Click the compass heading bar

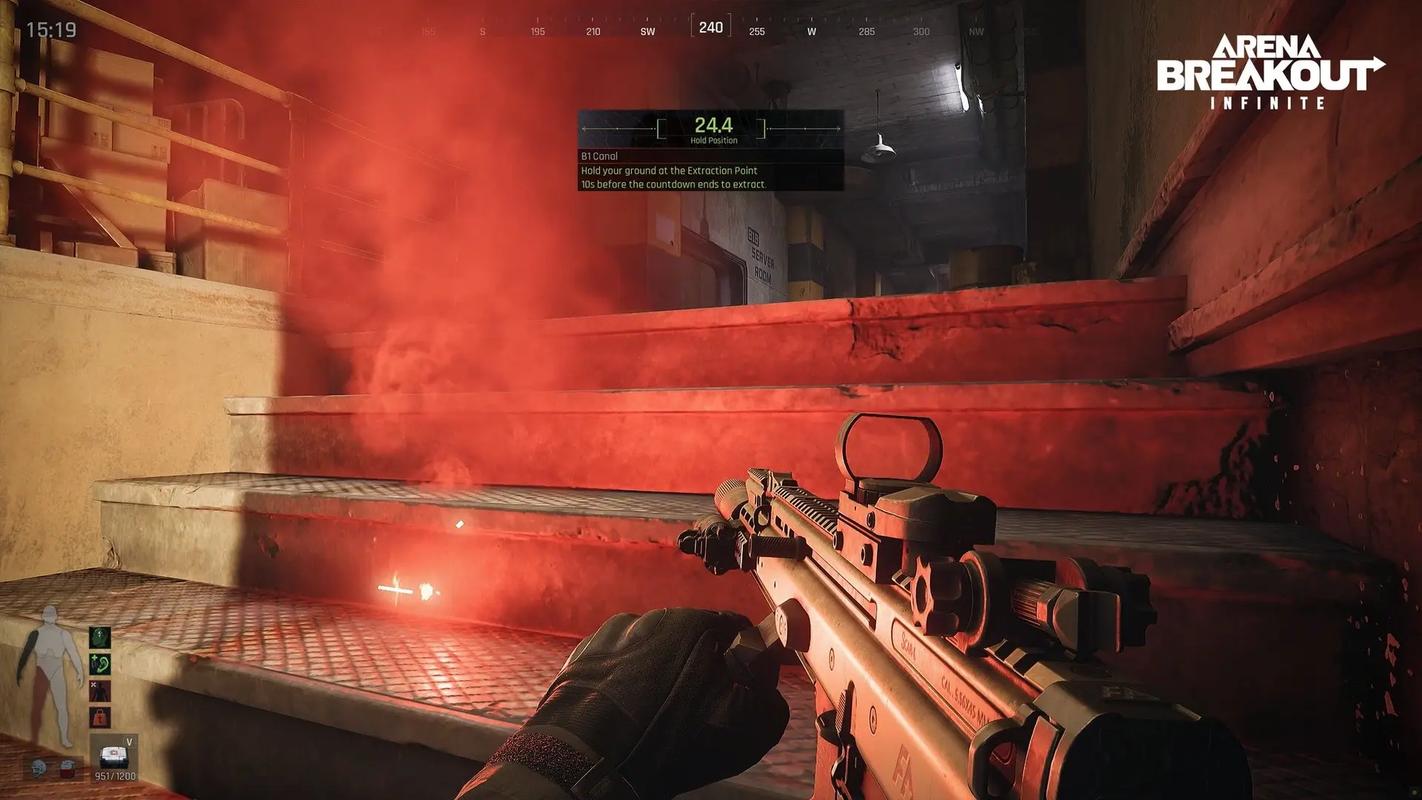click(710, 28)
